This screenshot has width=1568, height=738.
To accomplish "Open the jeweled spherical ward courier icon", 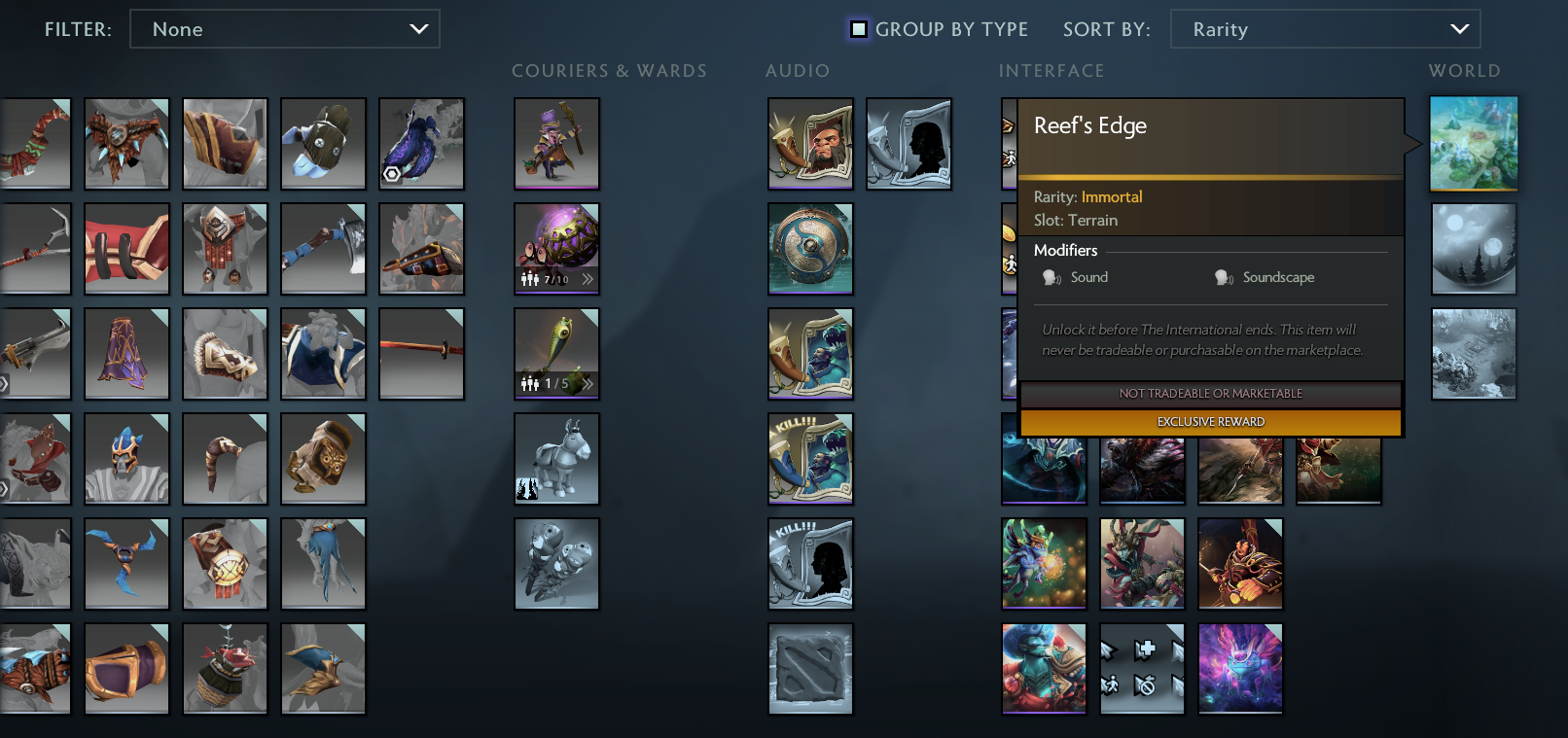I will (556, 243).
